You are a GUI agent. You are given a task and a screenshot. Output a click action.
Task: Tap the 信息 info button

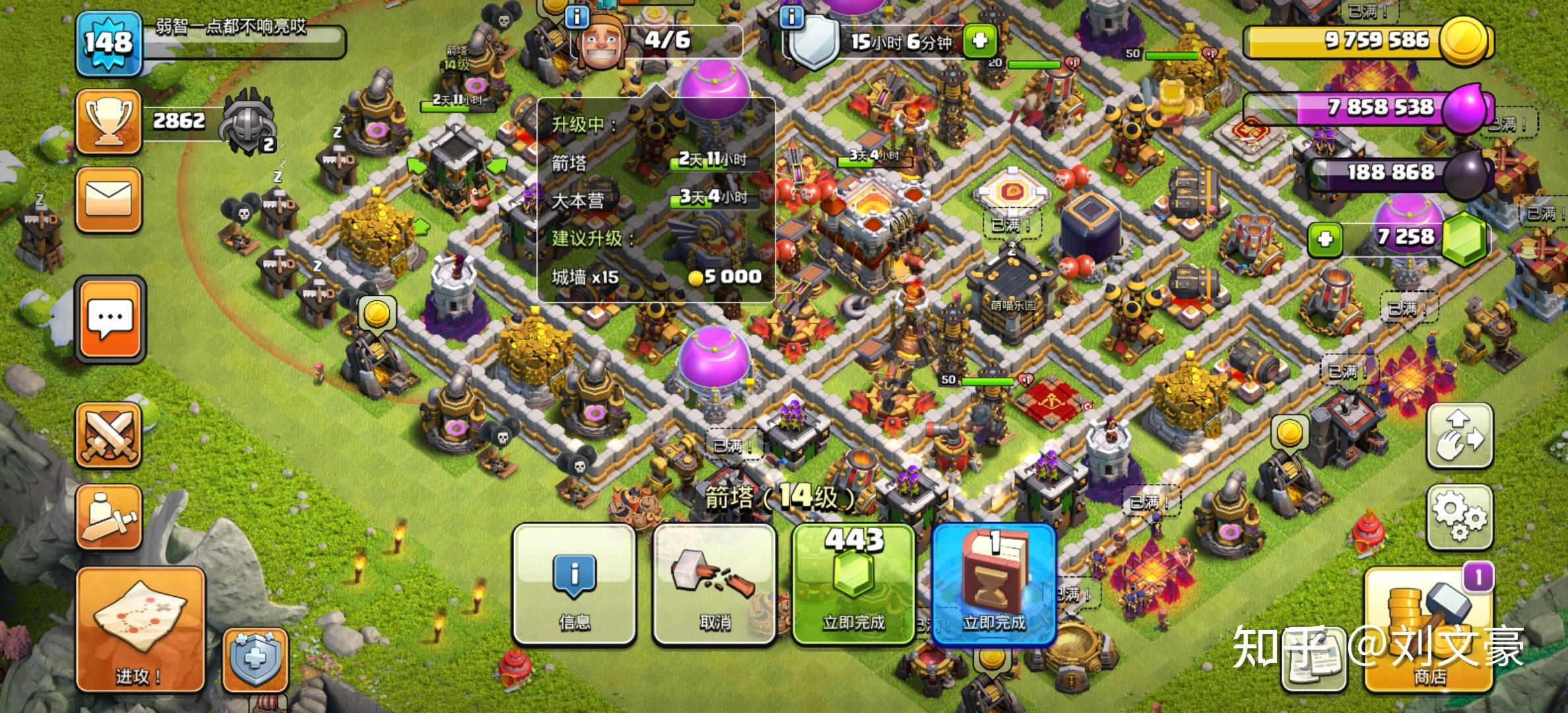point(574,584)
